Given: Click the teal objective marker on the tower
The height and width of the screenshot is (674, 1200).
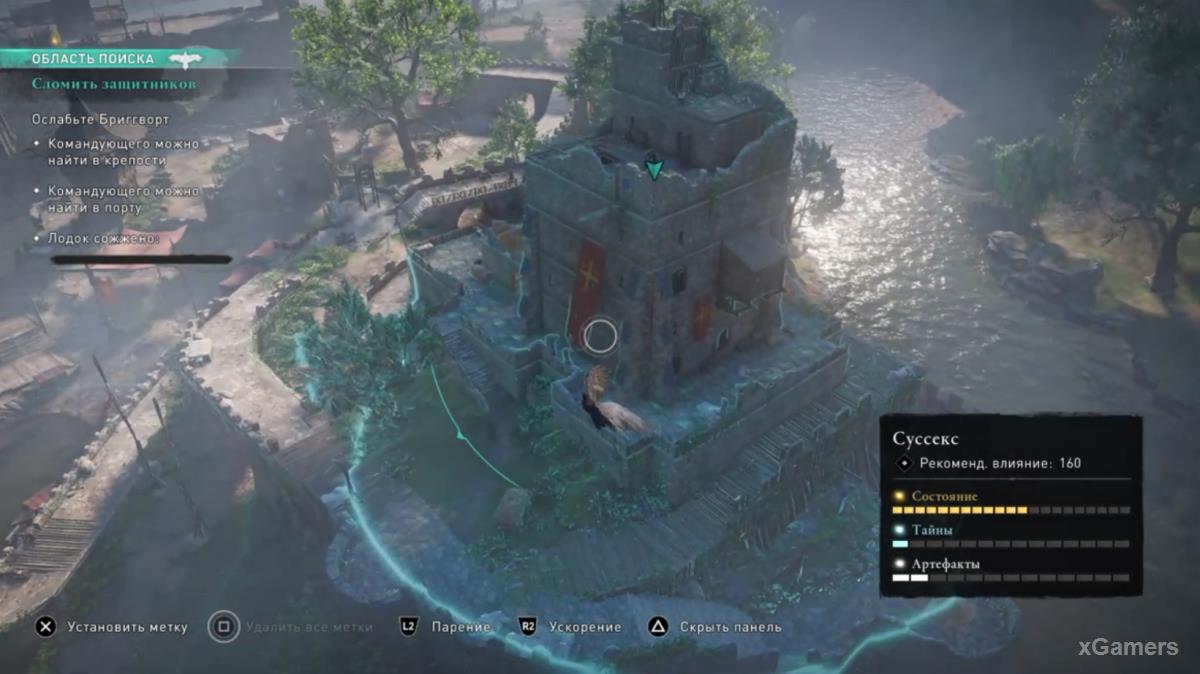Looking at the screenshot, I should 654,170.
